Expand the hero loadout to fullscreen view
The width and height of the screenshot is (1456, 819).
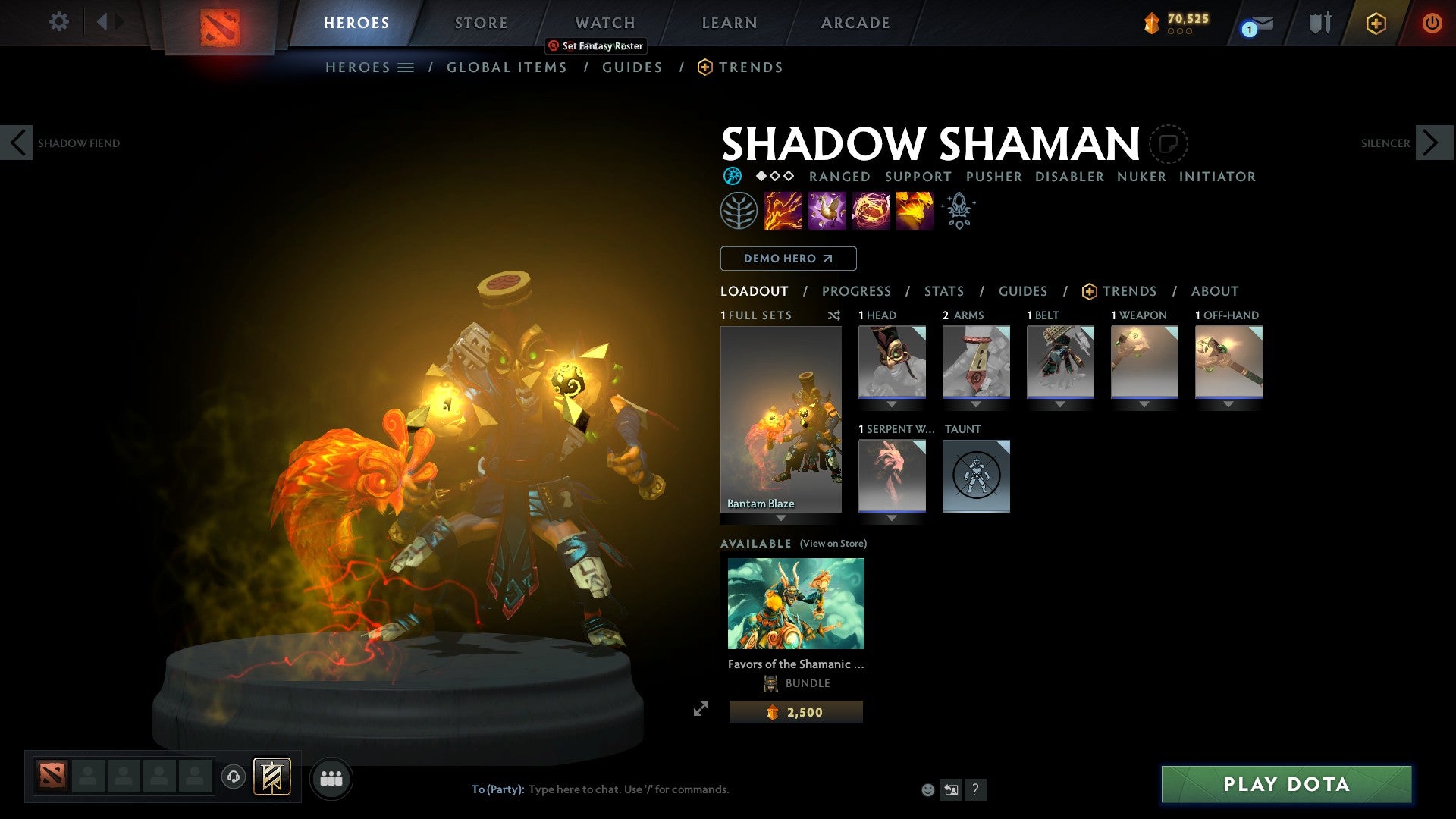coord(701,708)
